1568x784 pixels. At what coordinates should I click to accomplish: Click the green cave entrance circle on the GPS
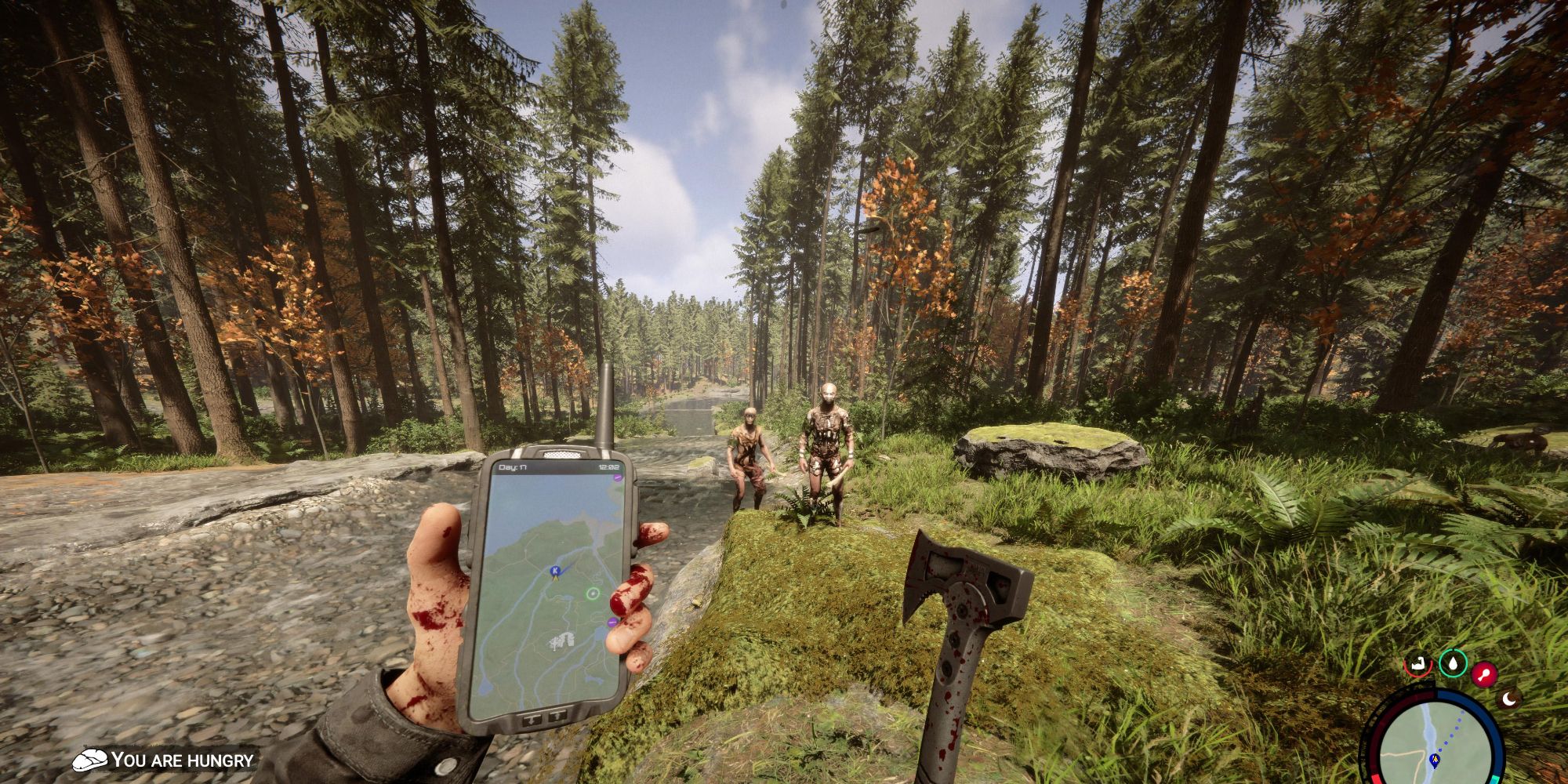[592, 593]
